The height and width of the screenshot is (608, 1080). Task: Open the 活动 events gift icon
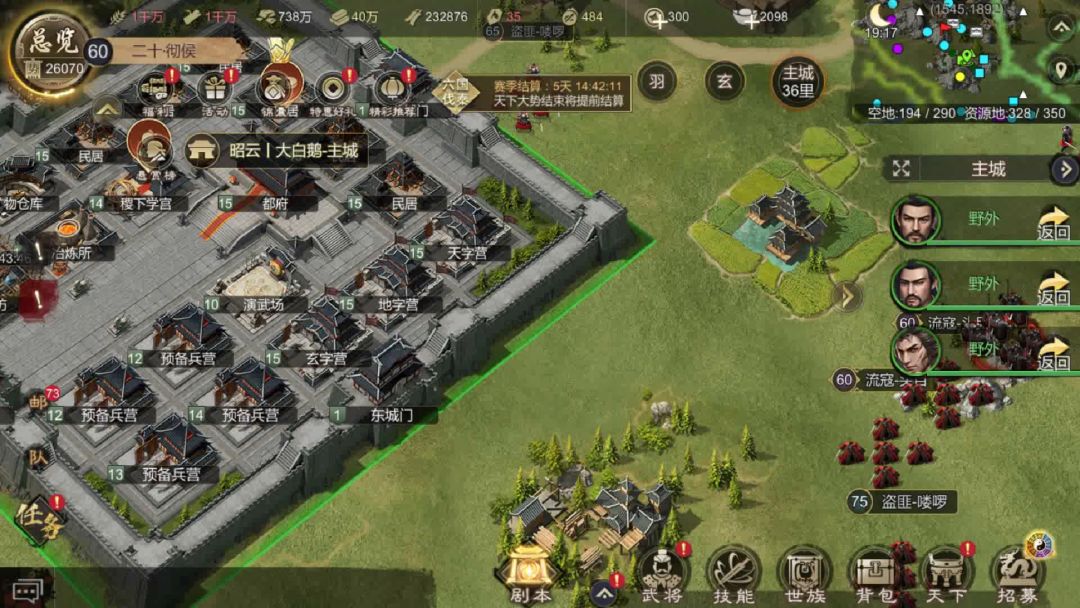(x=214, y=90)
